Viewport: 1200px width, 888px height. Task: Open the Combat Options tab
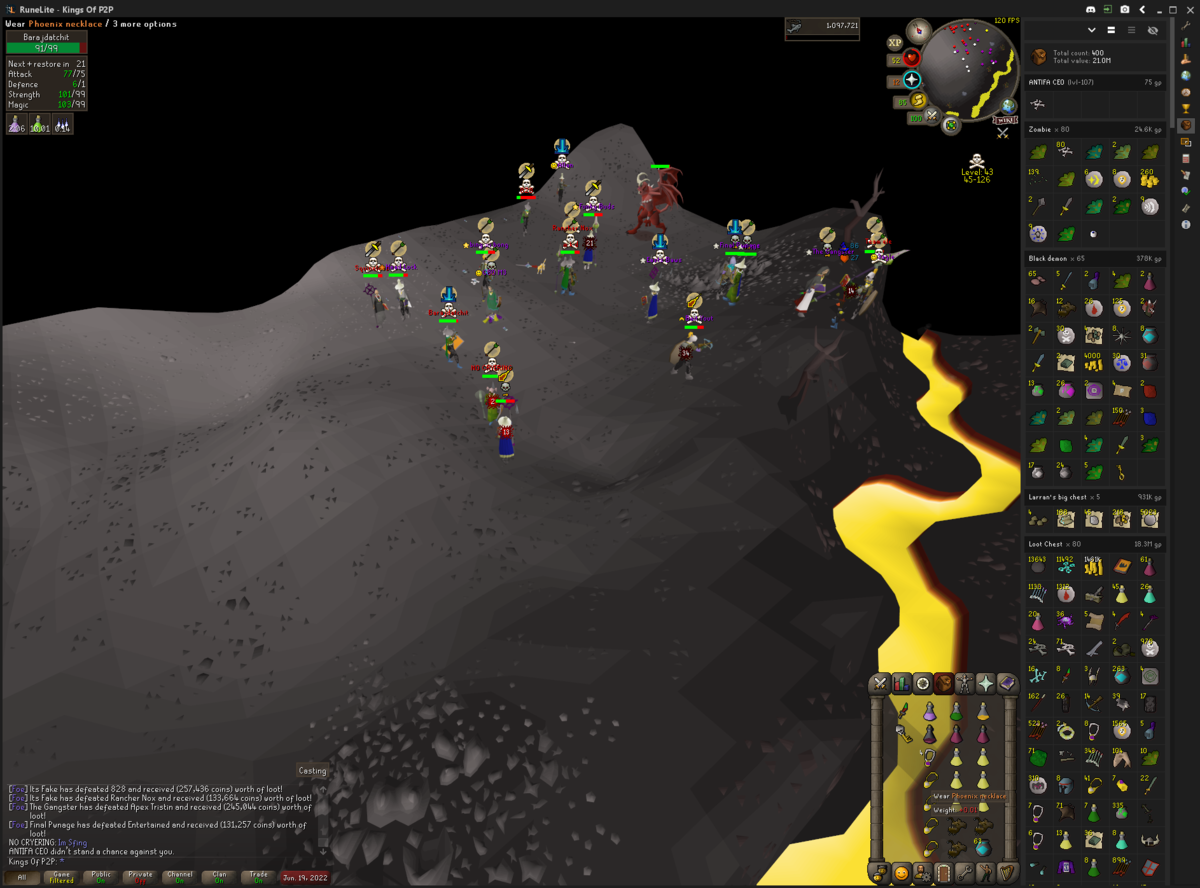(880, 684)
